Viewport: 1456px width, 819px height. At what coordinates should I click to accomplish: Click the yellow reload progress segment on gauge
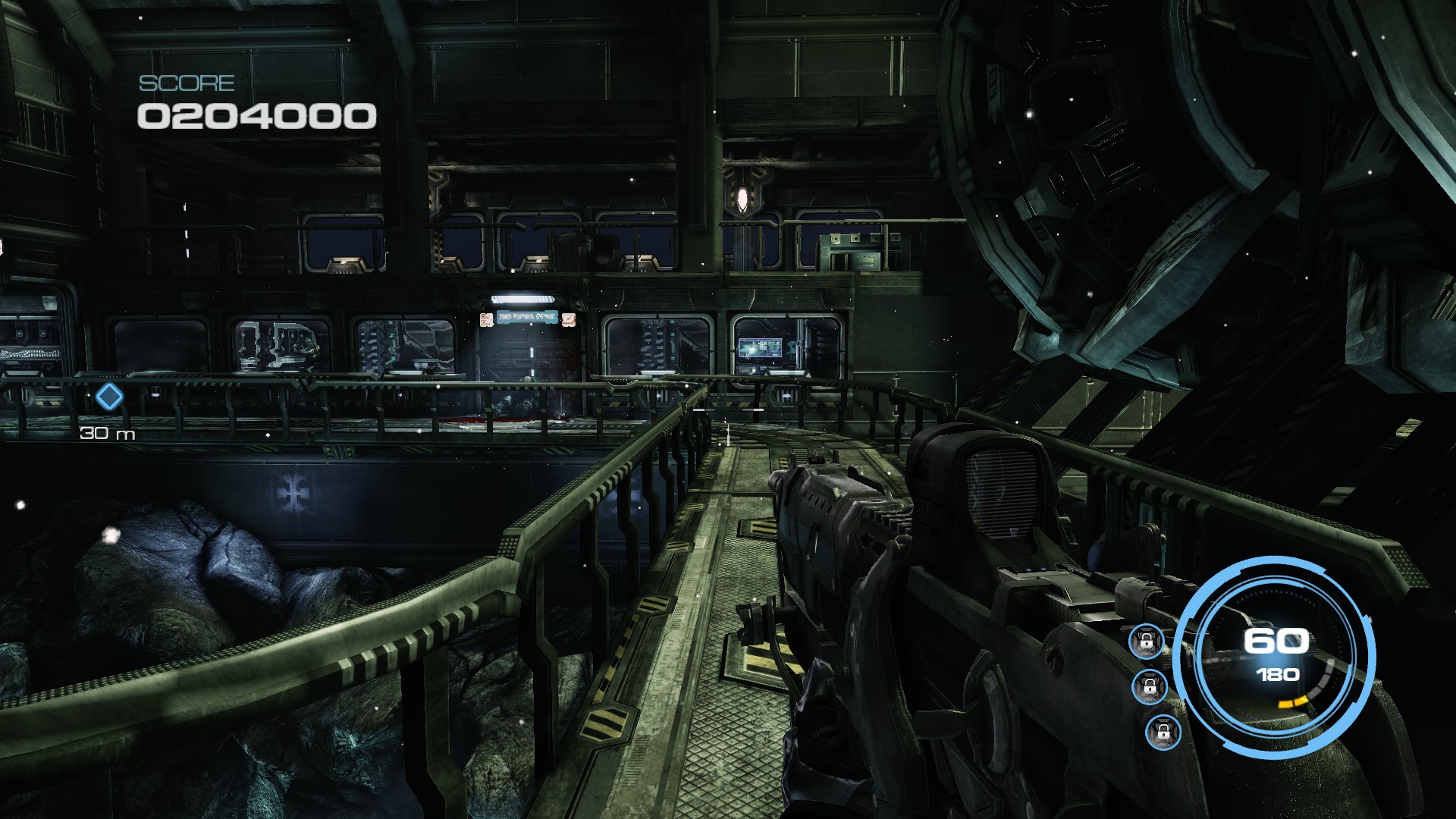[1293, 701]
